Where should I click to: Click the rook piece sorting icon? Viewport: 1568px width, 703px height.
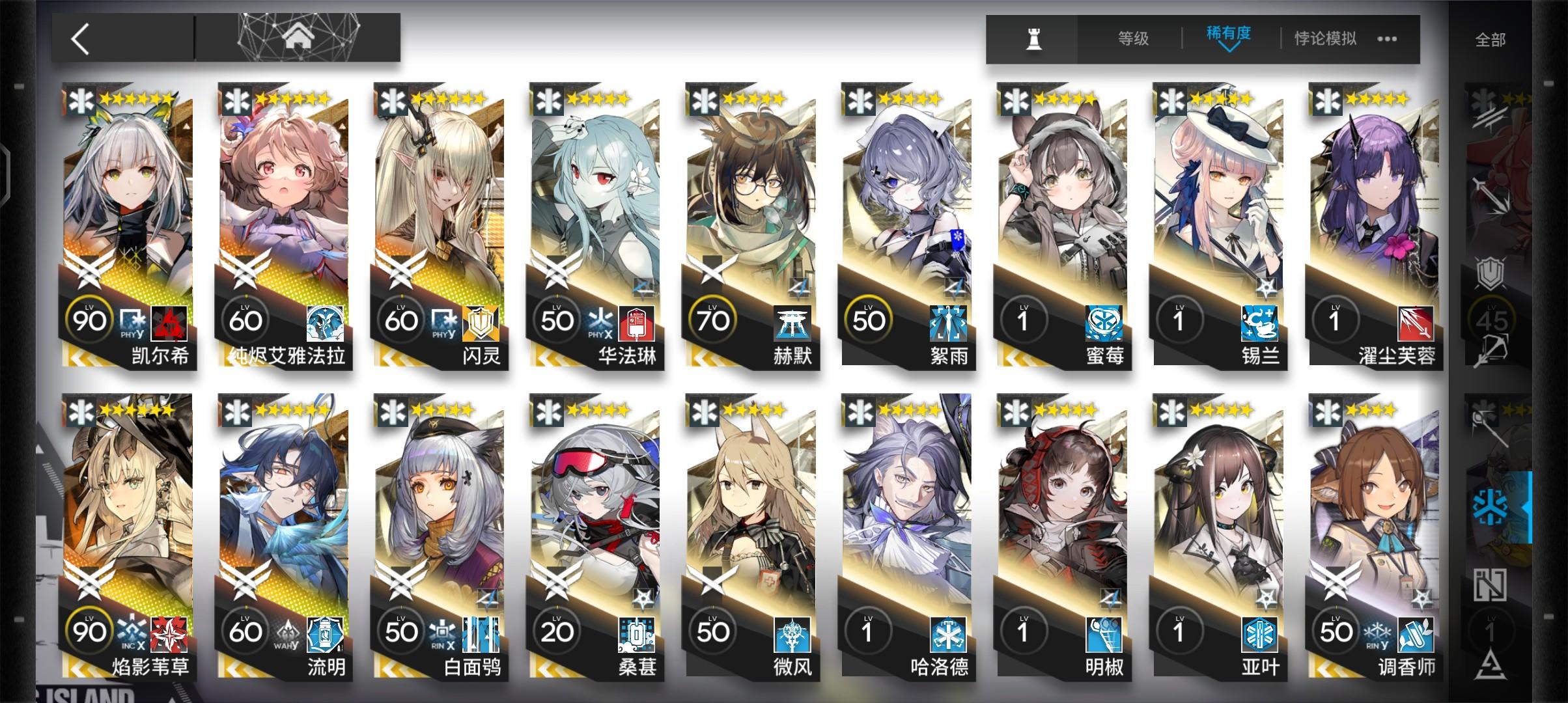tap(1035, 38)
